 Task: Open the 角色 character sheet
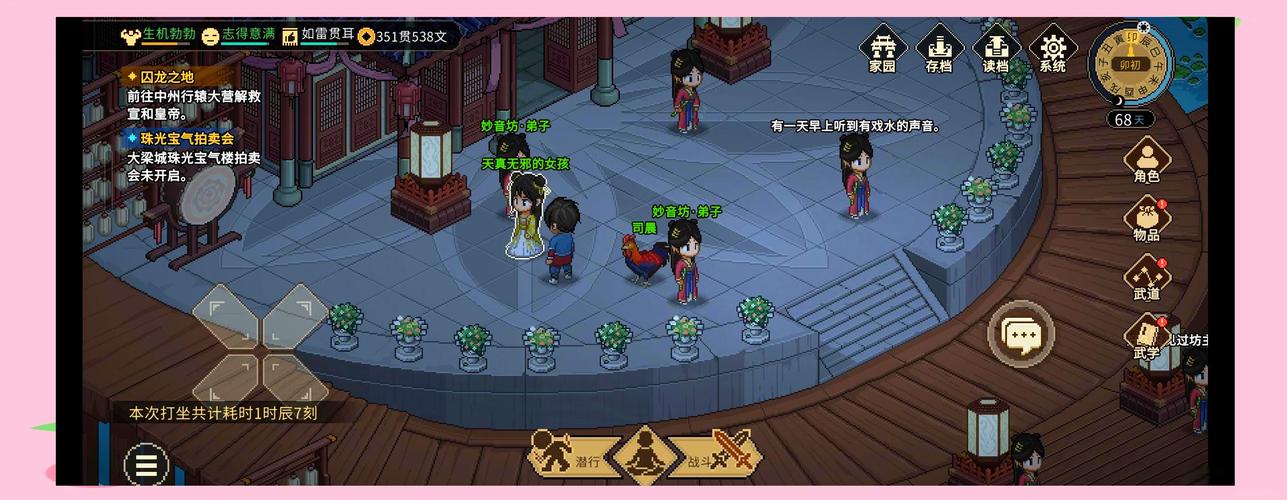(x=1146, y=160)
